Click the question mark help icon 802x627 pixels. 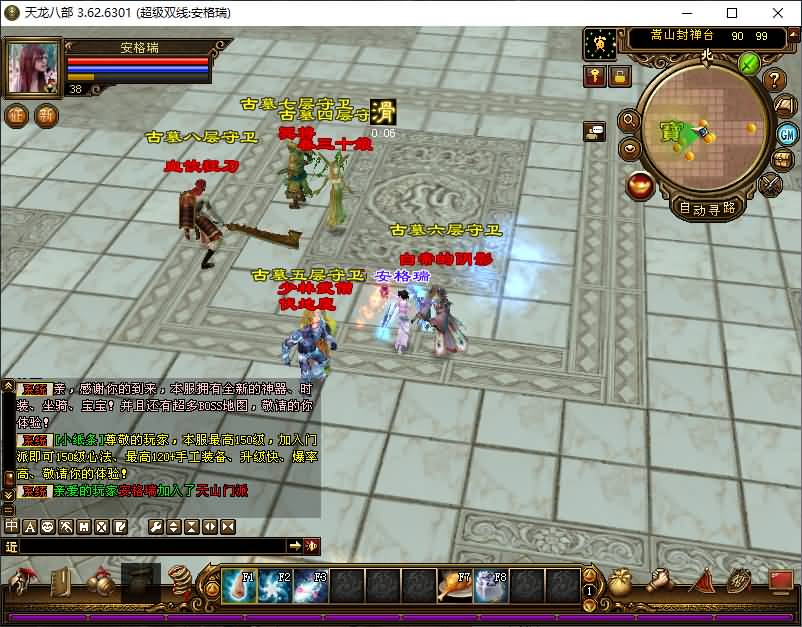click(x=774, y=80)
